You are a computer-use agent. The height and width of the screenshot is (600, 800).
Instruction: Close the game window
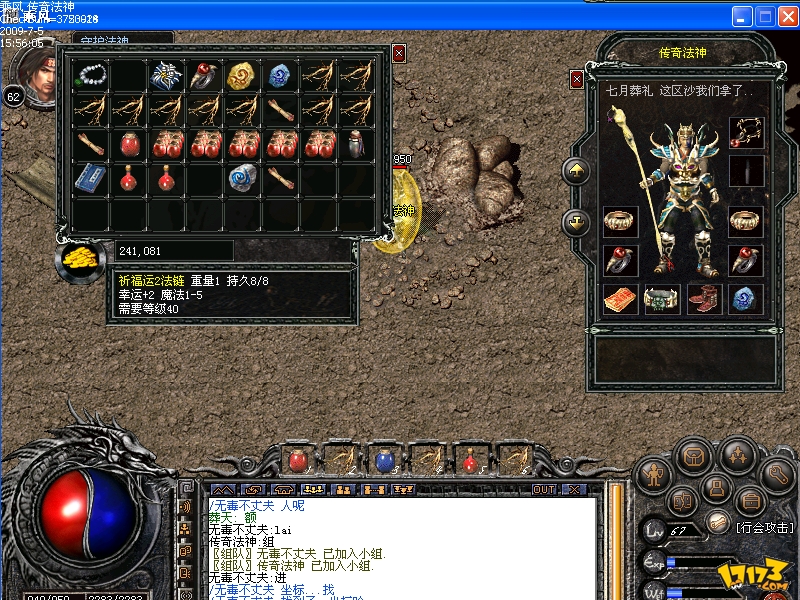point(787,16)
